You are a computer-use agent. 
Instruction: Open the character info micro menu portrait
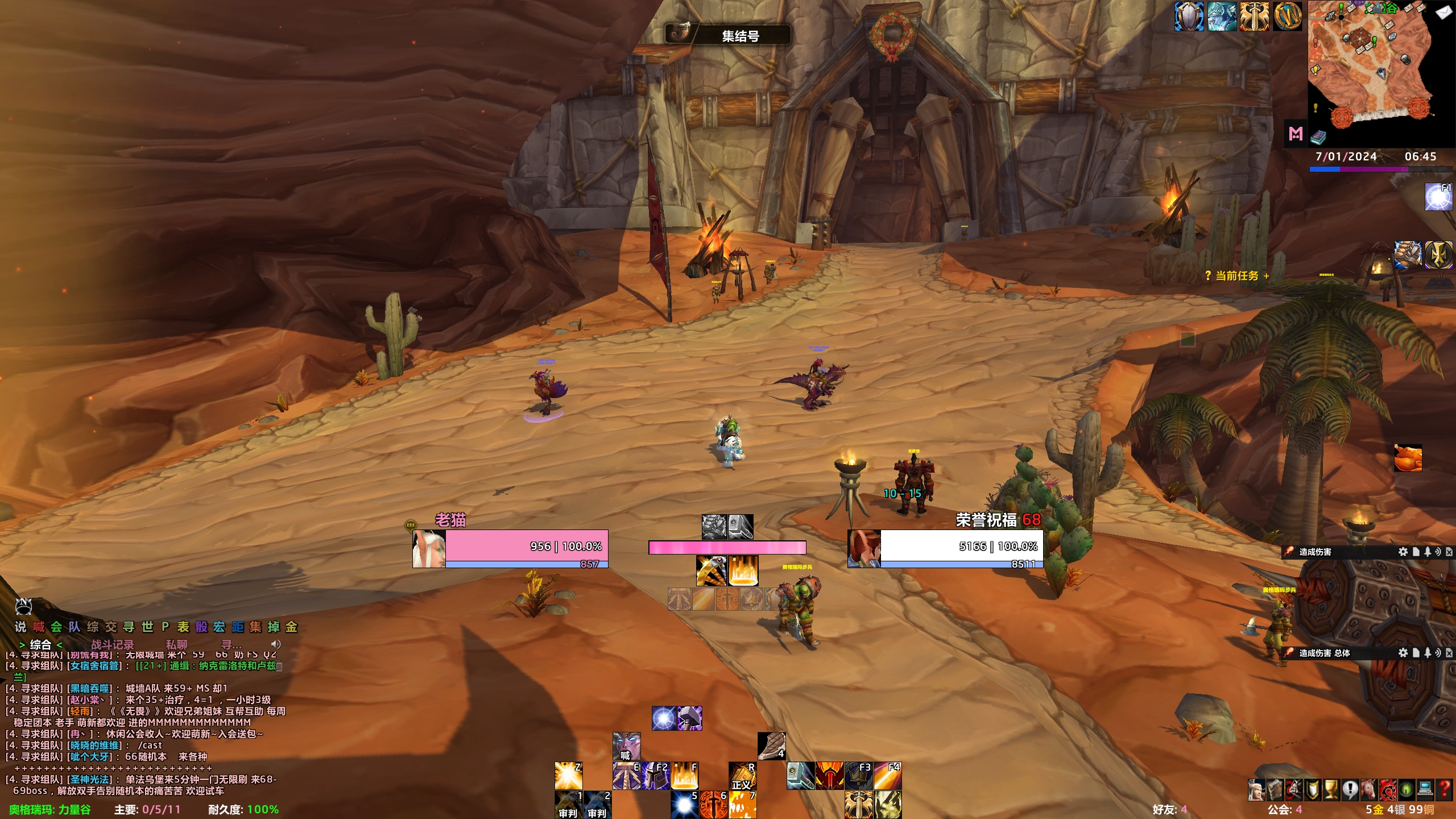point(1256,789)
